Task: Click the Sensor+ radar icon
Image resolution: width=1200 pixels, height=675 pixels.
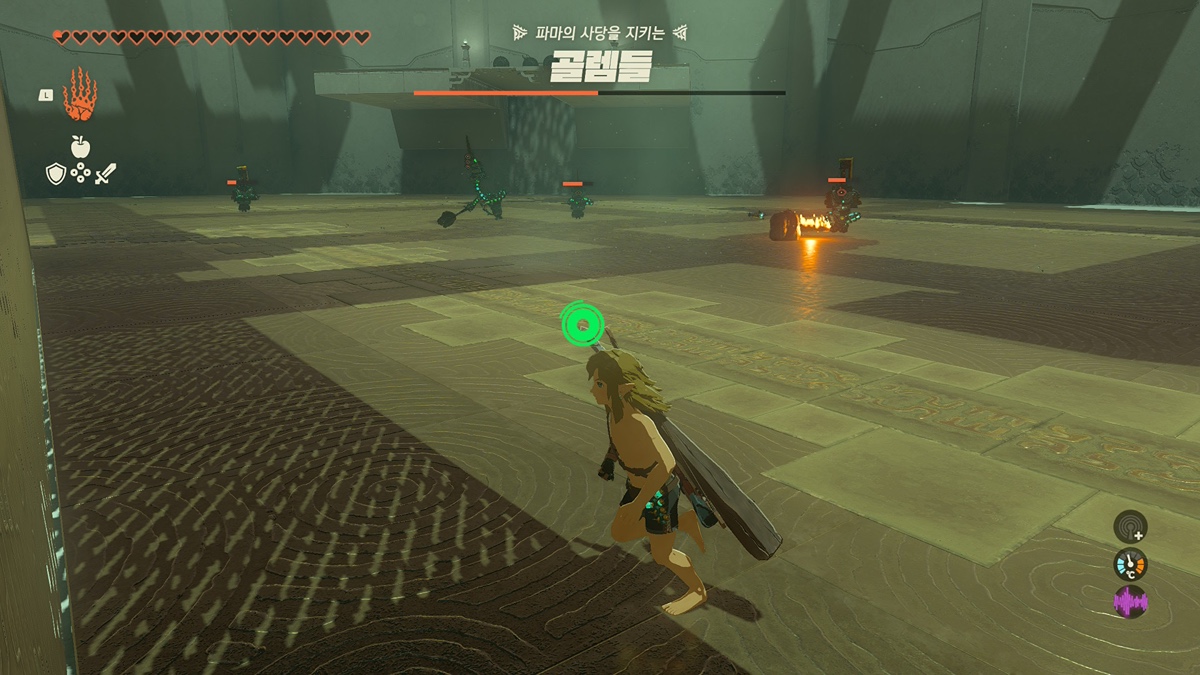Action: (1130, 526)
